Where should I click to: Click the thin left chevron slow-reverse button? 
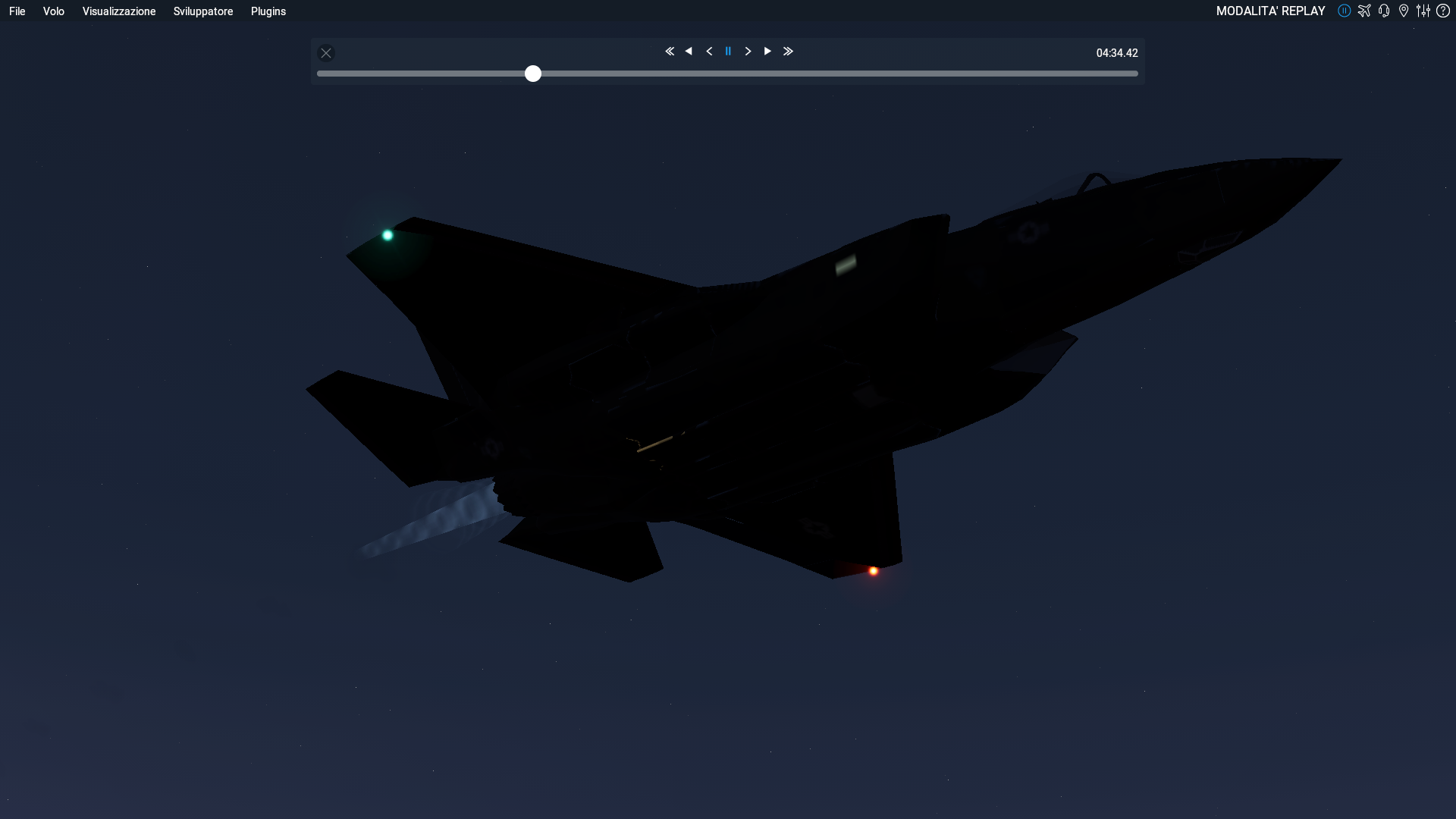(x=709, y=52)
